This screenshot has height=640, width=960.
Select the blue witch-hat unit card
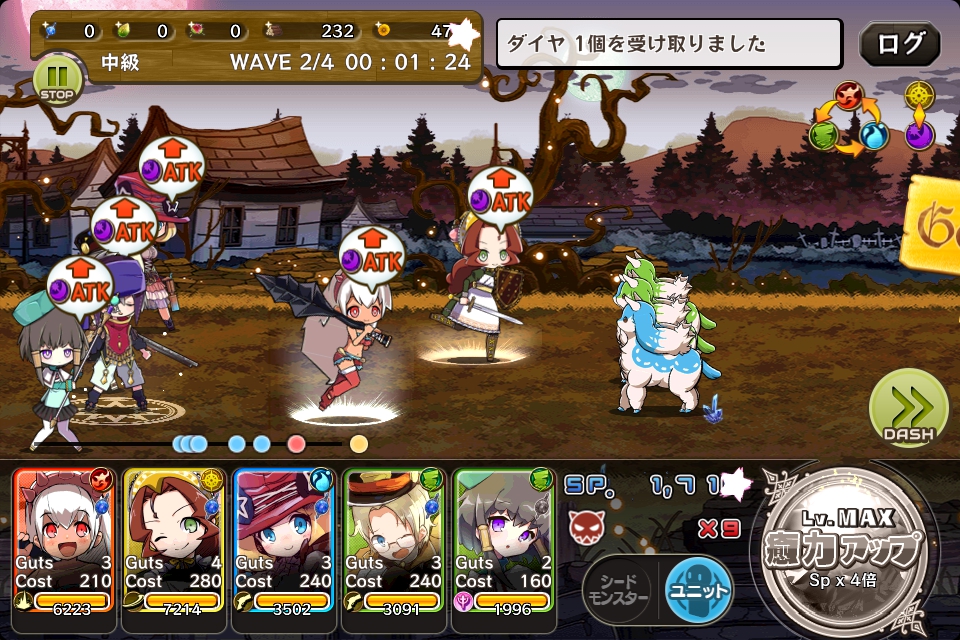[x=285, y=538]
